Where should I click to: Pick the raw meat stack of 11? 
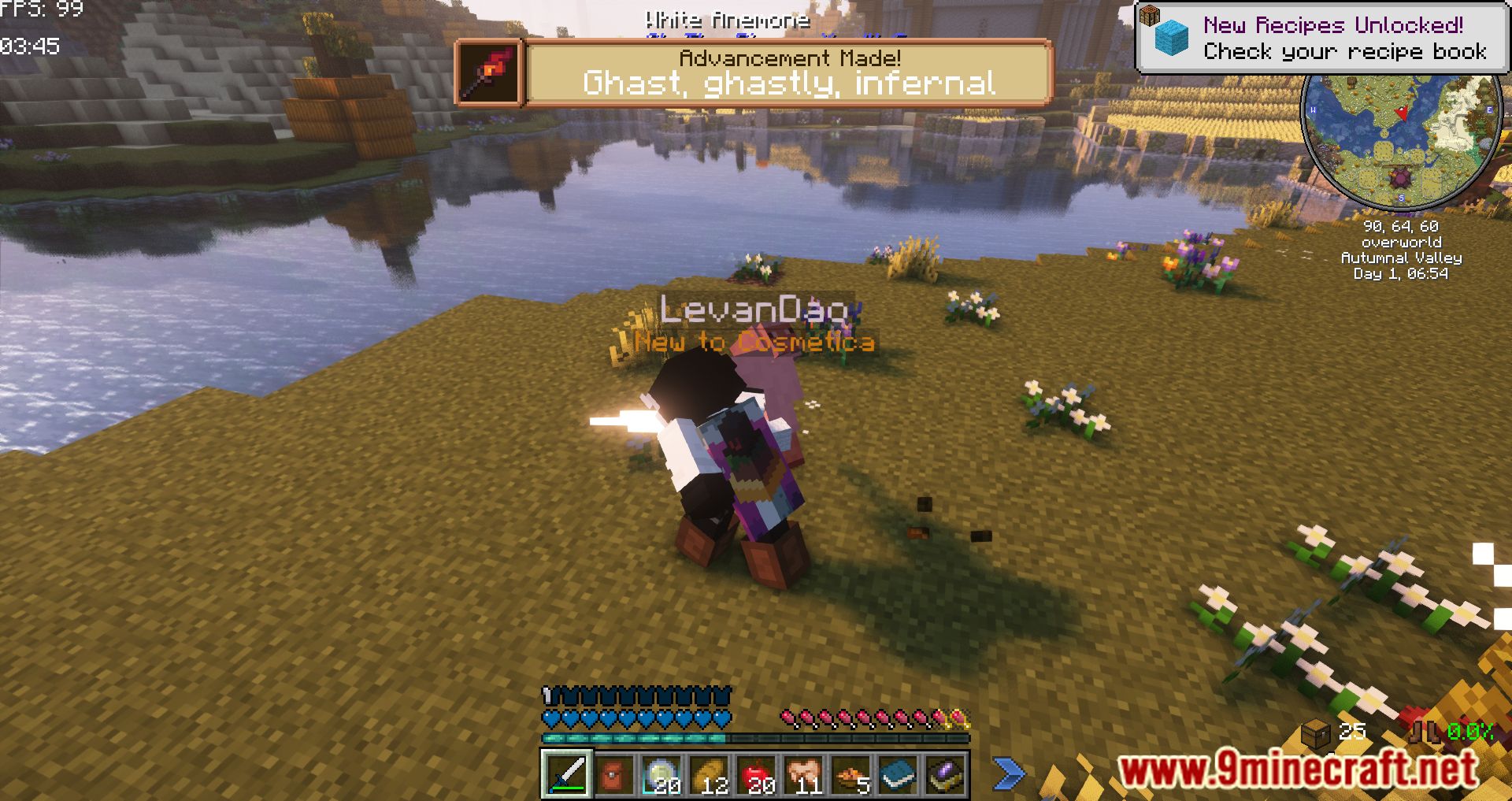tap(802, 774)
